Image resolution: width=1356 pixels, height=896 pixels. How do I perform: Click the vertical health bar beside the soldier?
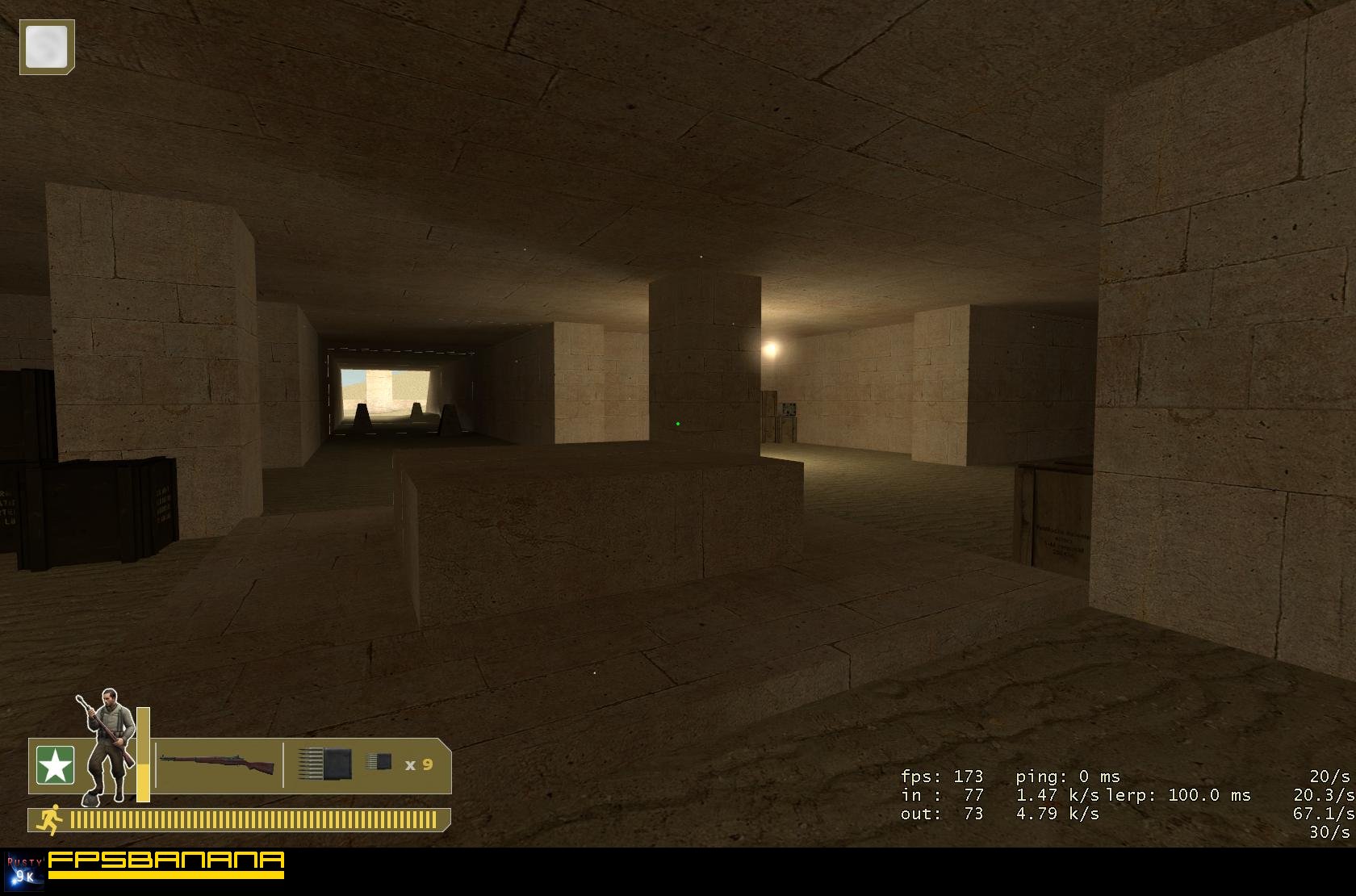tap(143, 755)
